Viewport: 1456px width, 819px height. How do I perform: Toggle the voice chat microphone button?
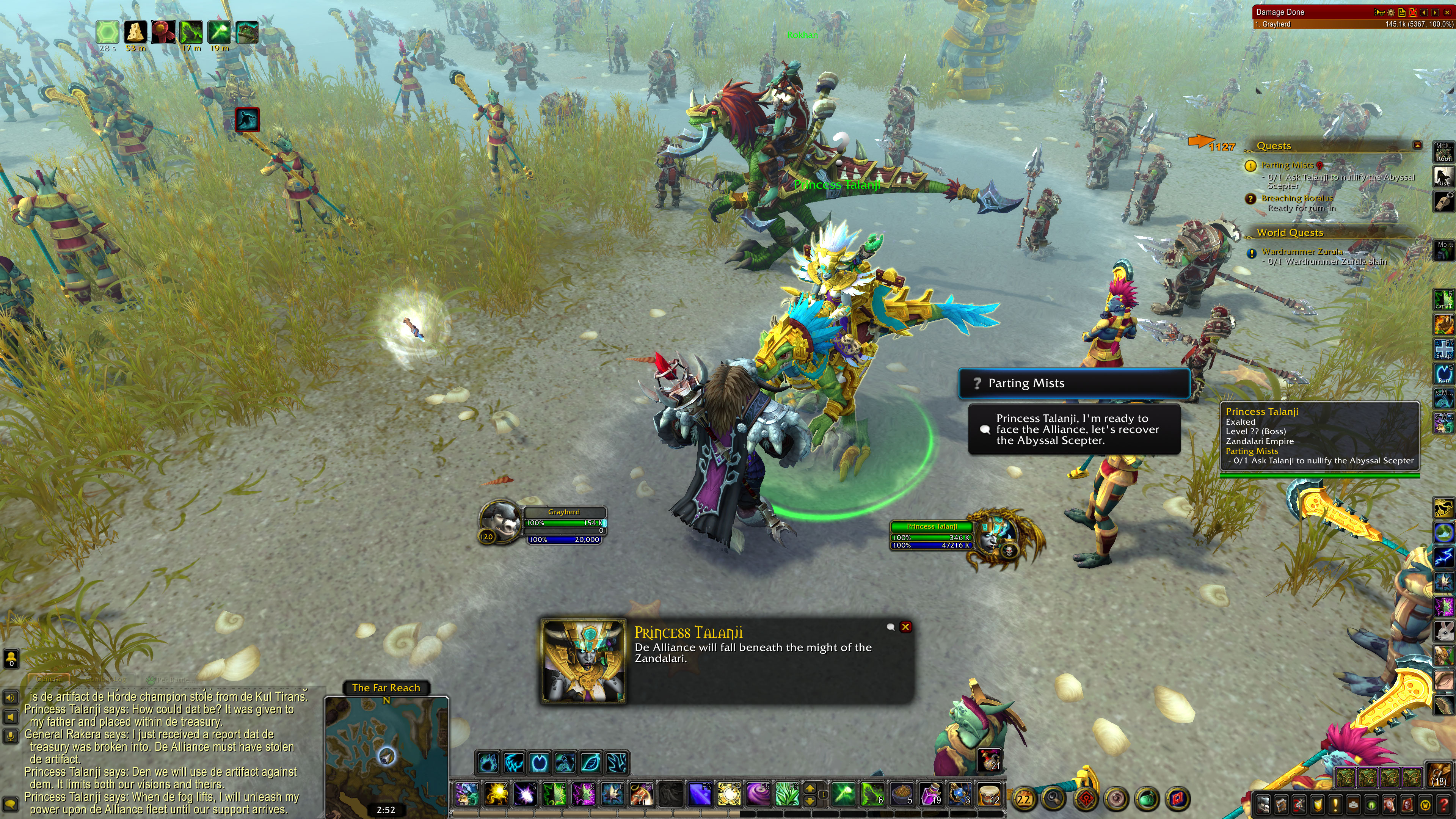click(x=10, y=736)
